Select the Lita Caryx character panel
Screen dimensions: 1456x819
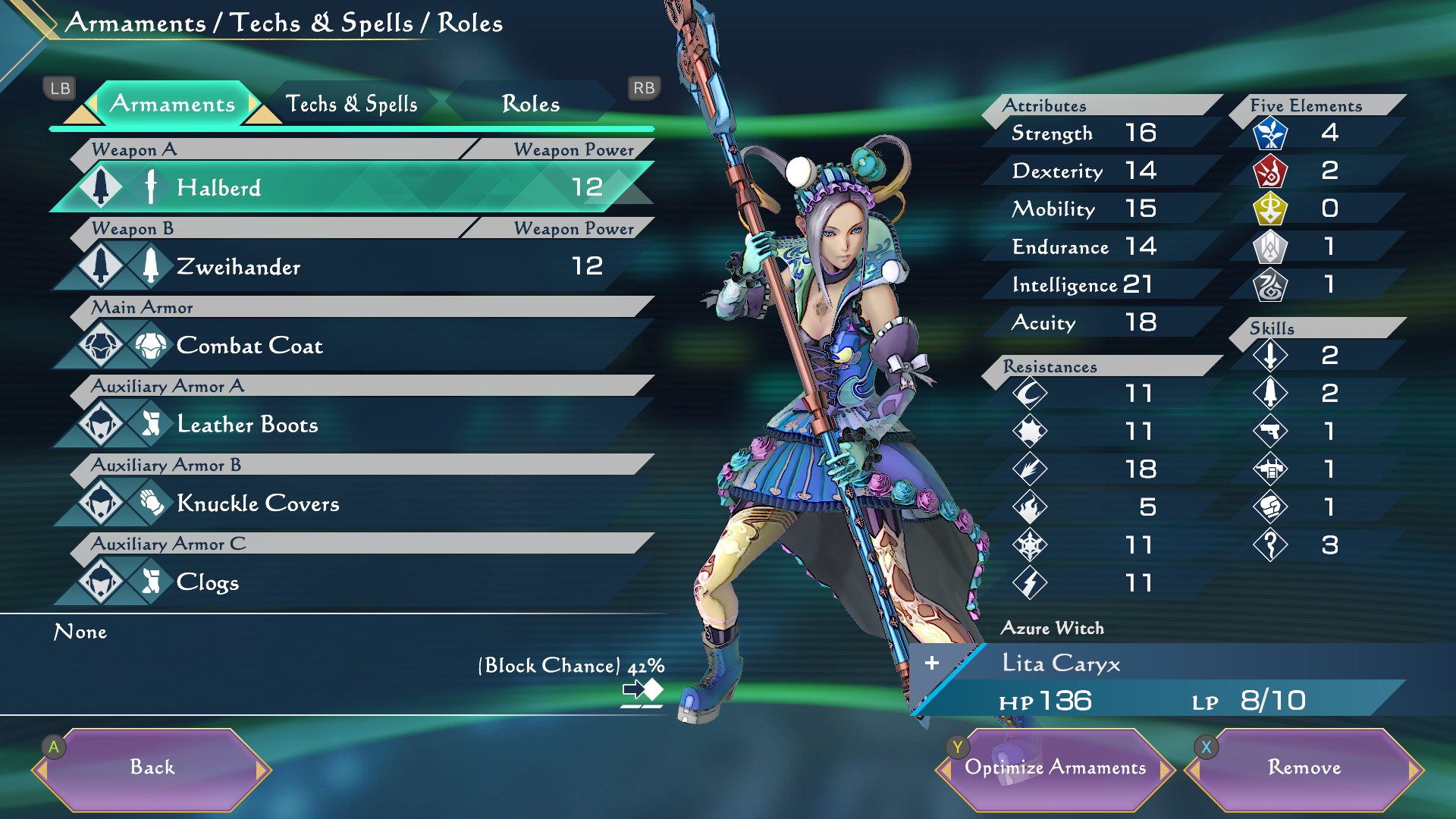tap(1160, 680)
